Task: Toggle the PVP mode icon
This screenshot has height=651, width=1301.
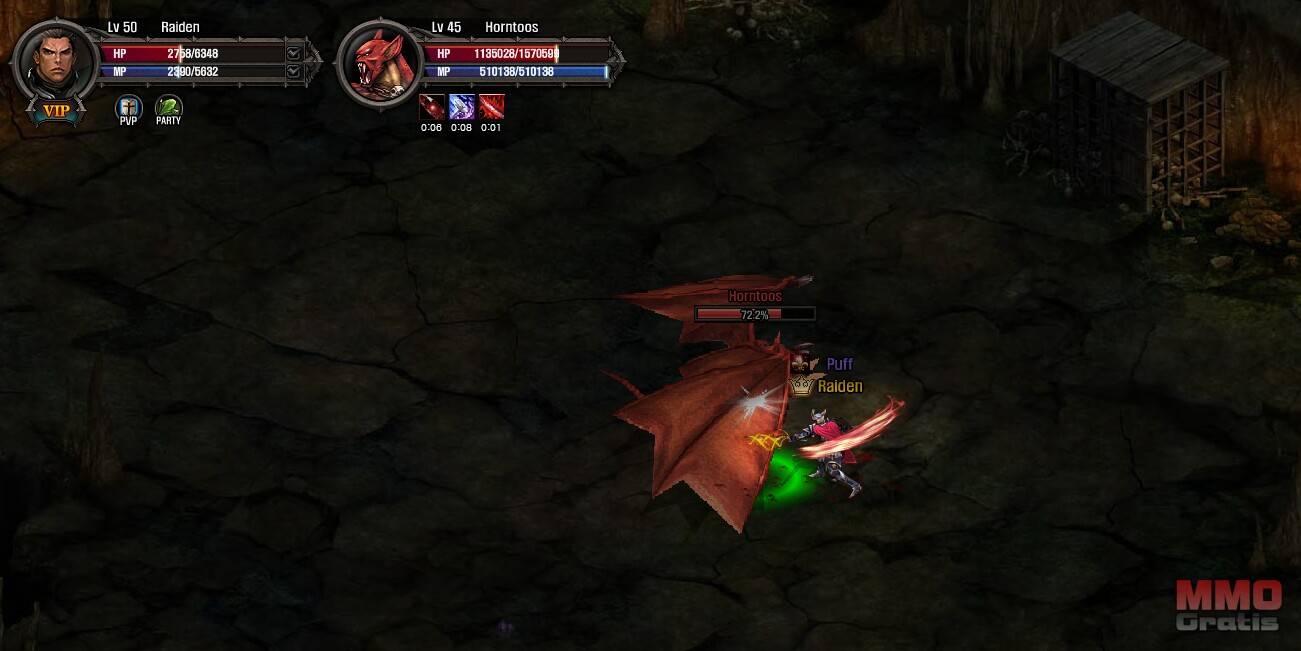Action: click(x=129, y=107)
